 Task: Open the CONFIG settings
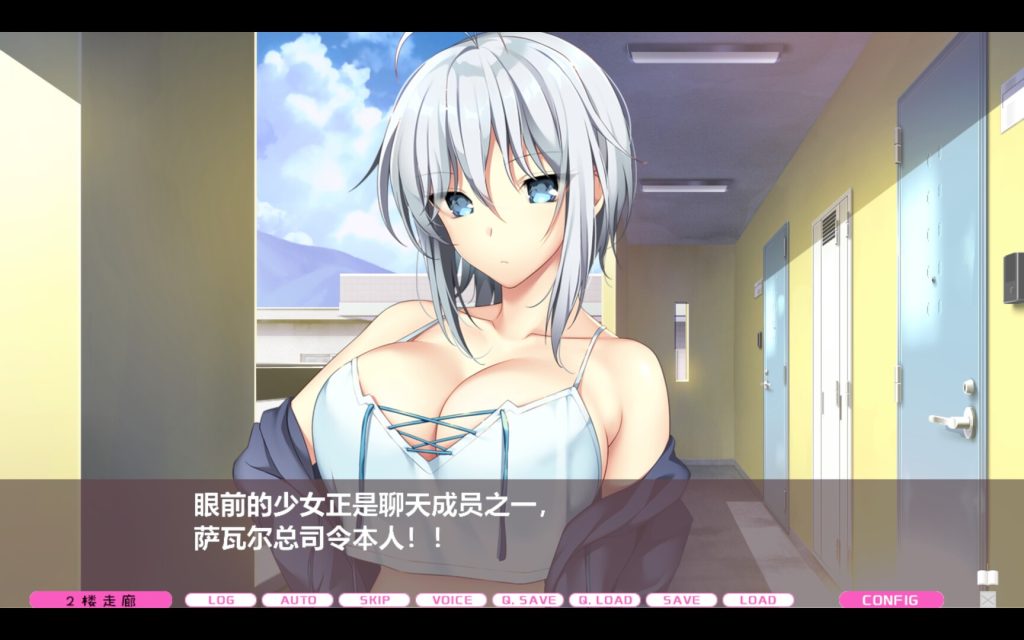tap(890, 600)
